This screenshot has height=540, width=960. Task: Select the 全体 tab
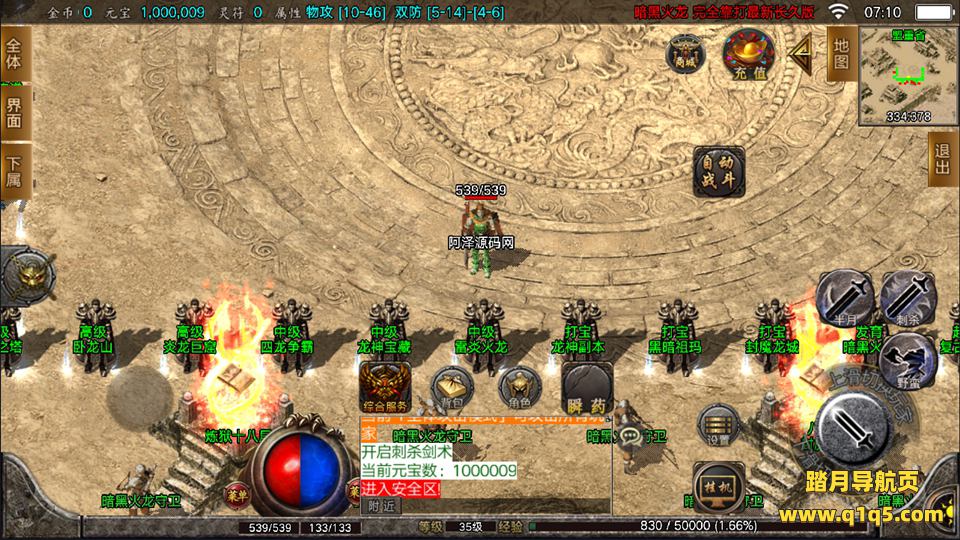(x=14, y=54)
